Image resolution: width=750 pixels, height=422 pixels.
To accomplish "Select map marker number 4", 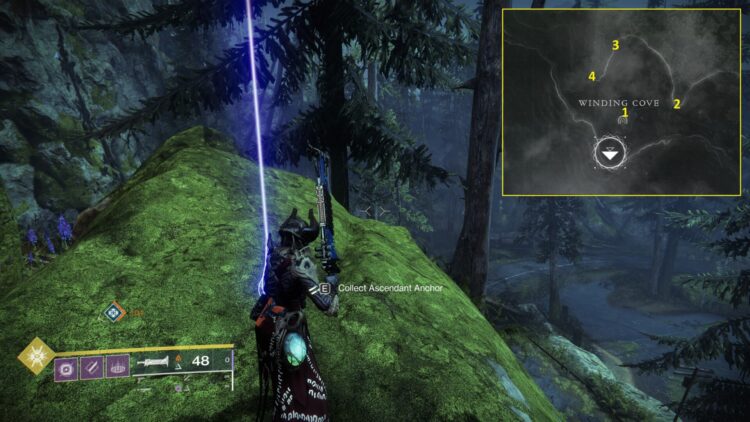I will 592,76.
